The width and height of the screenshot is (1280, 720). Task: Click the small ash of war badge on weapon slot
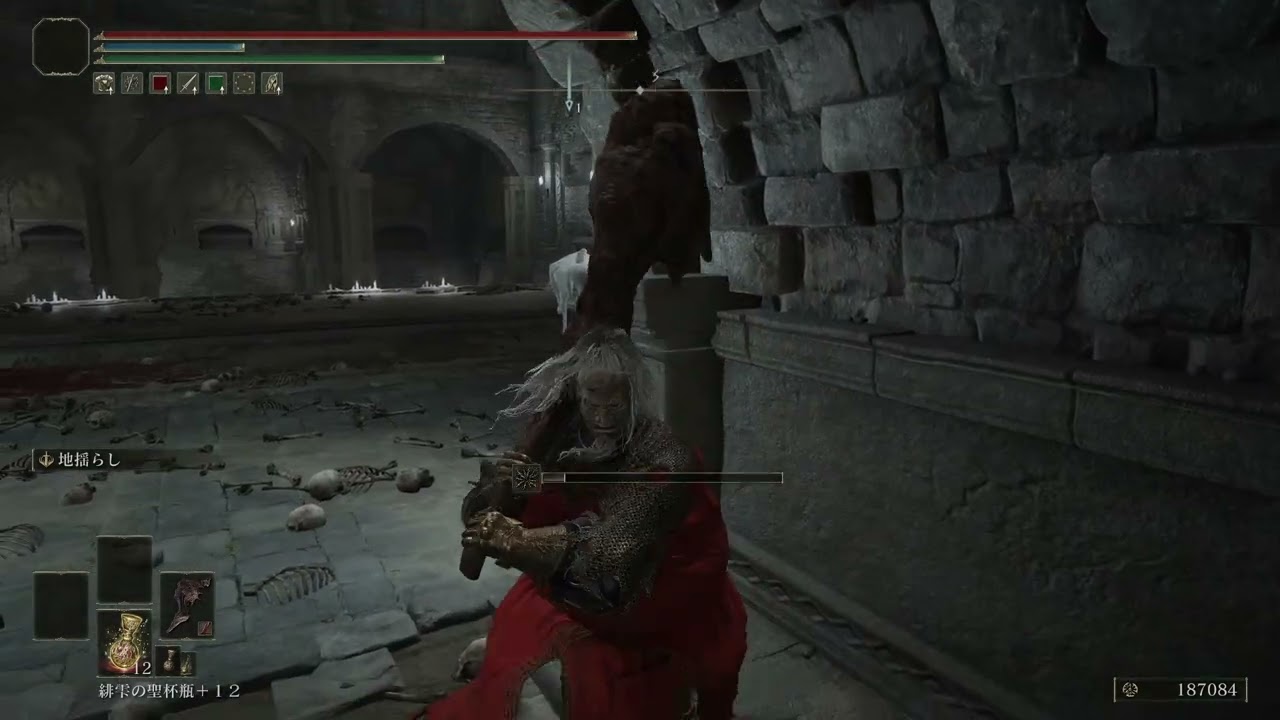pyautogui.click(x=204, y=627)
